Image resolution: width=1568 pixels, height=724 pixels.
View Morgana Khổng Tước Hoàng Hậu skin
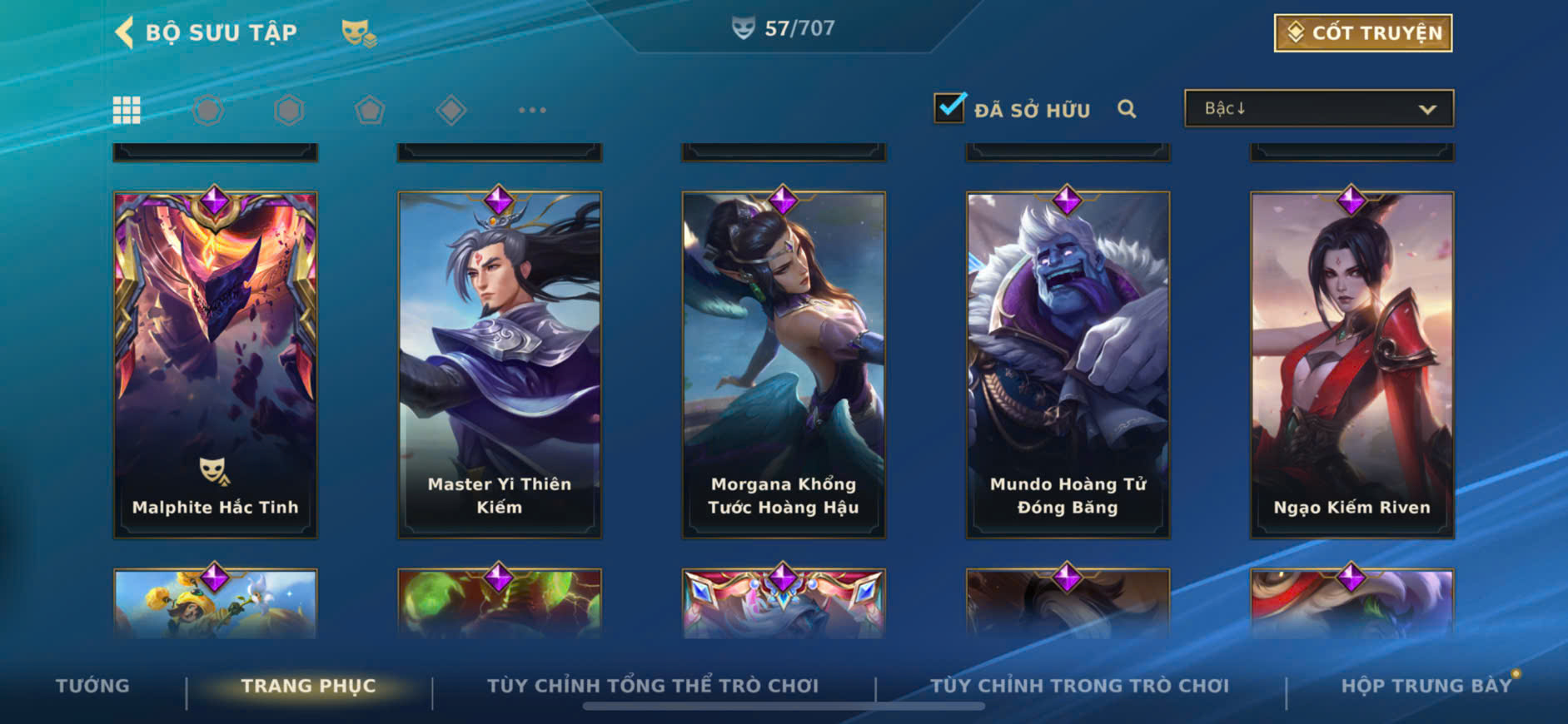pyautogui.click(x=784, y=364)
